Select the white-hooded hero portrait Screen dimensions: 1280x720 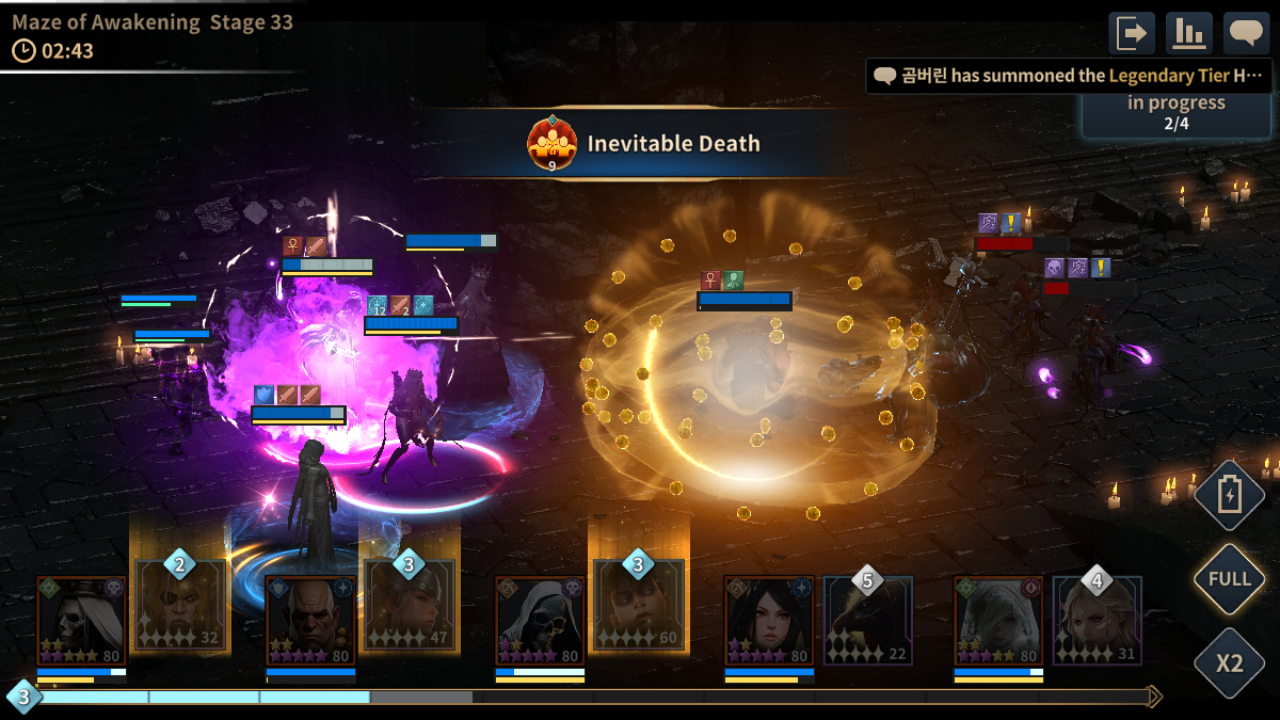point(998,620)
